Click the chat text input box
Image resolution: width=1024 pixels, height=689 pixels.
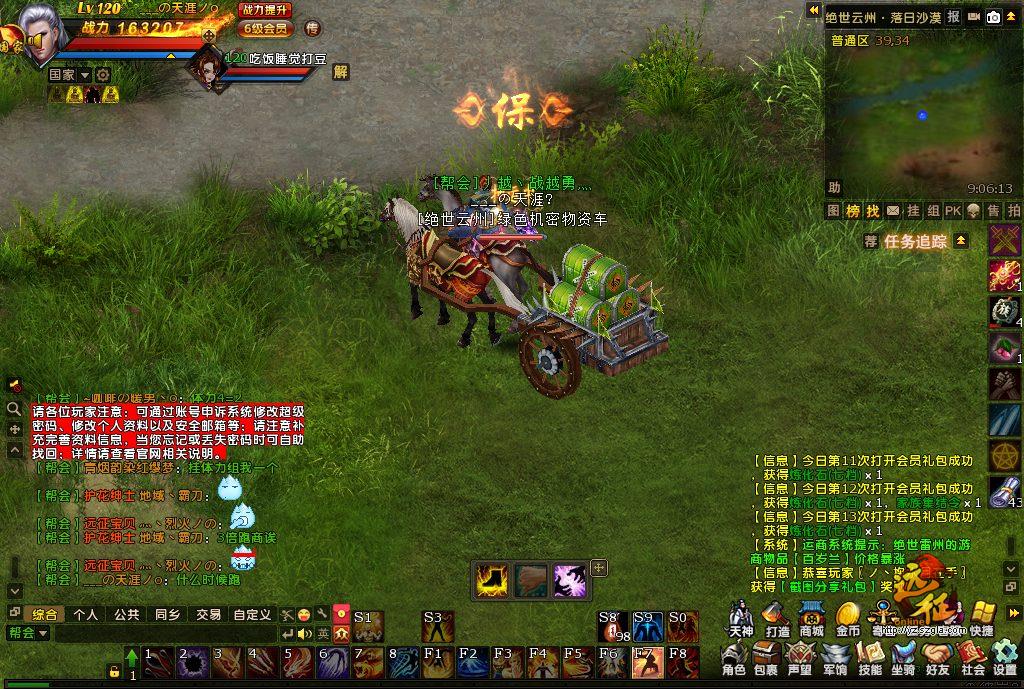[165, 633]
